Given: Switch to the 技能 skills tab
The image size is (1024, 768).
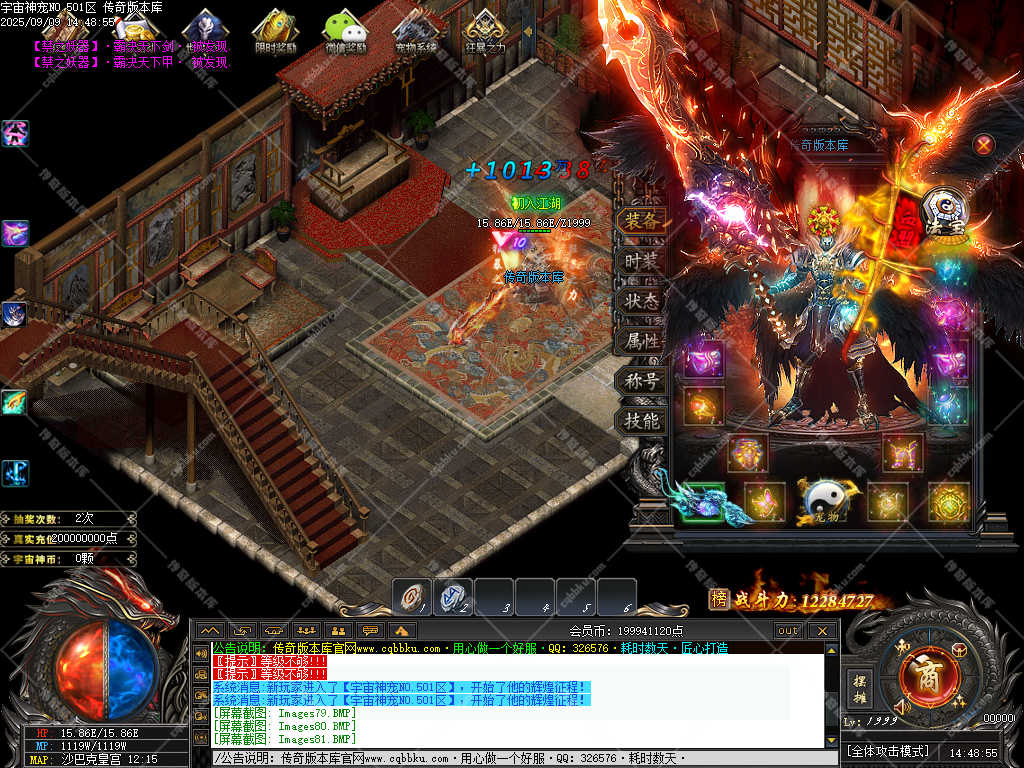Looking at the screenshot, I should coord(642,421).
